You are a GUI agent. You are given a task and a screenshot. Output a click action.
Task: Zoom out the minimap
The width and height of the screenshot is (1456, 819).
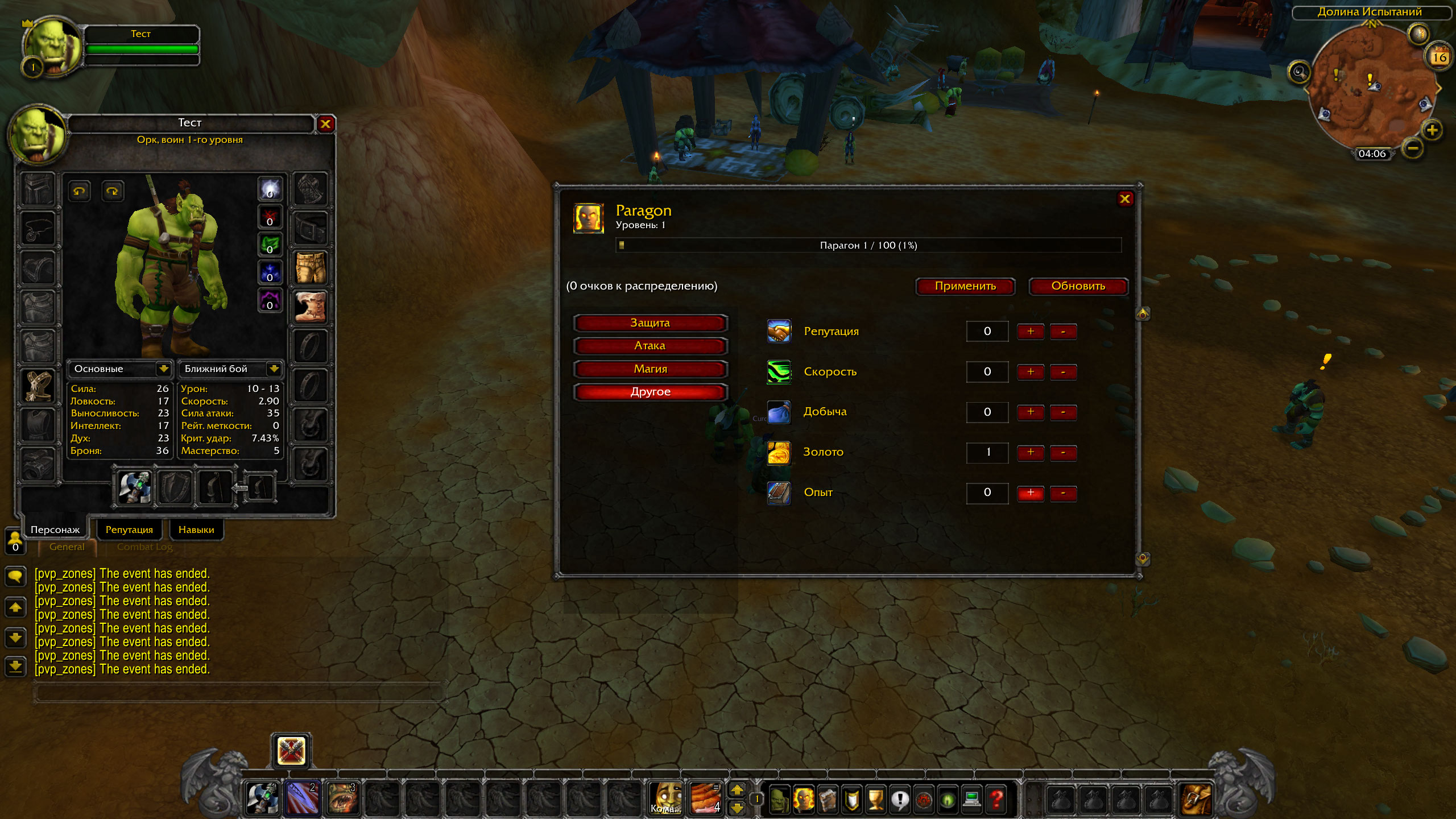(x=1413, y=149)
